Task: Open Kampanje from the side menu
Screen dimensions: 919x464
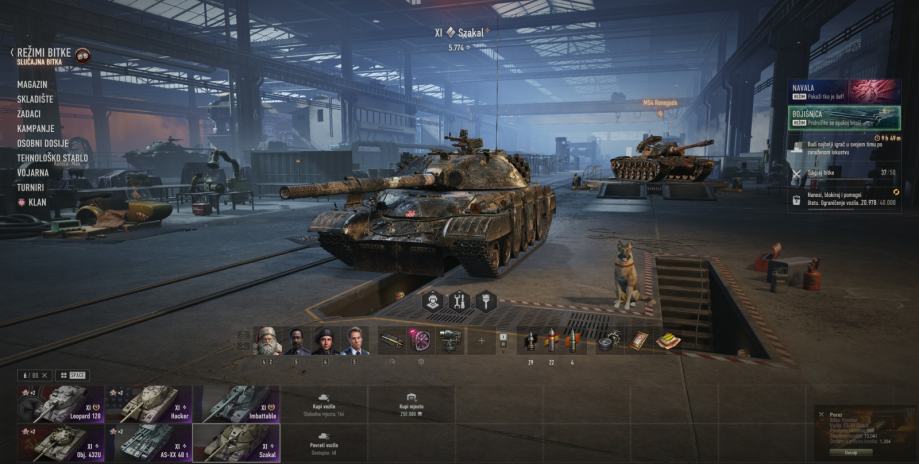Action: [x=35, y=128]
